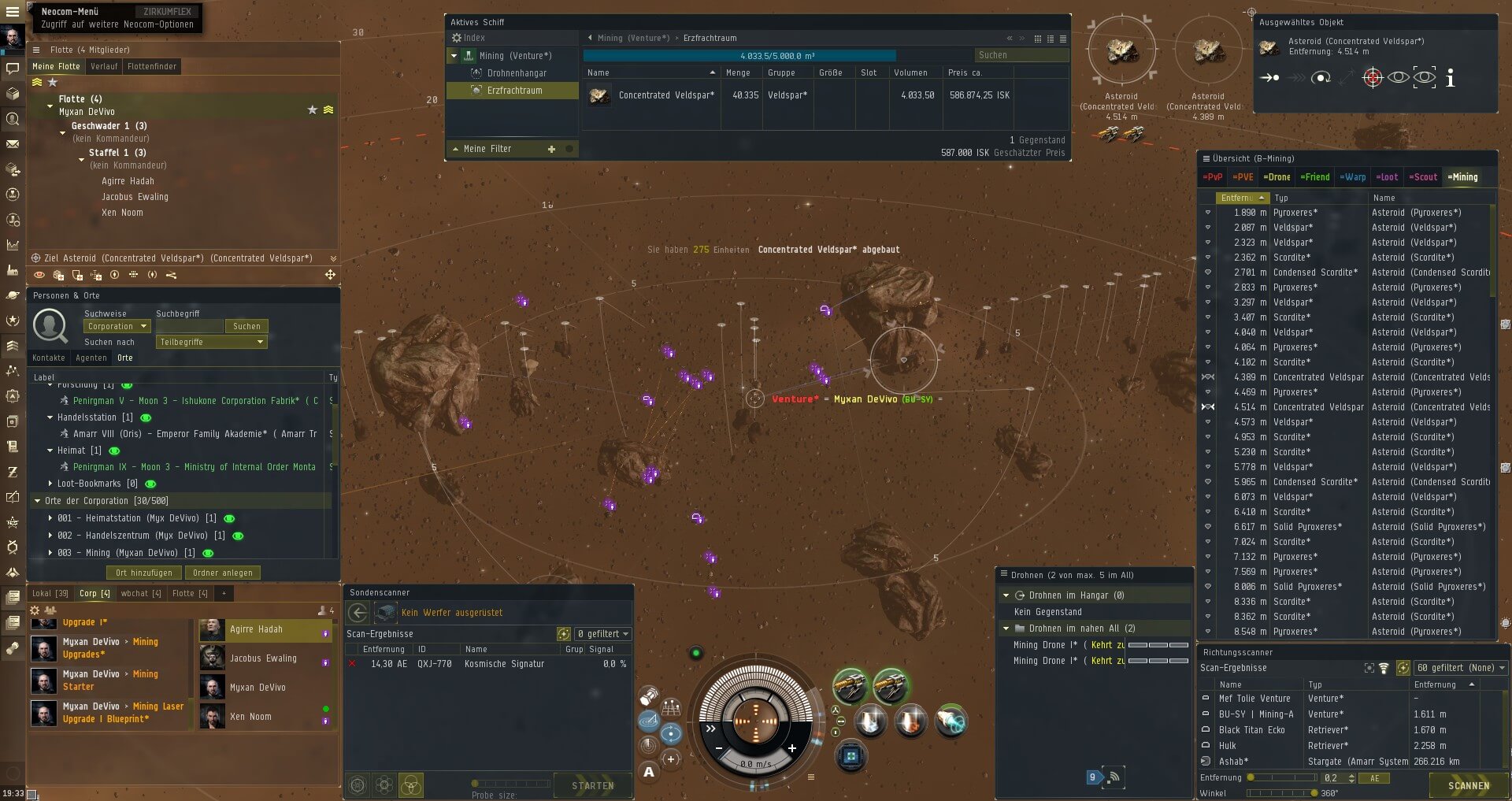Switch to the Lokal chat tab
Image resolution: width=1512 pixels, height=801 pixels.
pyautogui.click(x=50, y=593)
